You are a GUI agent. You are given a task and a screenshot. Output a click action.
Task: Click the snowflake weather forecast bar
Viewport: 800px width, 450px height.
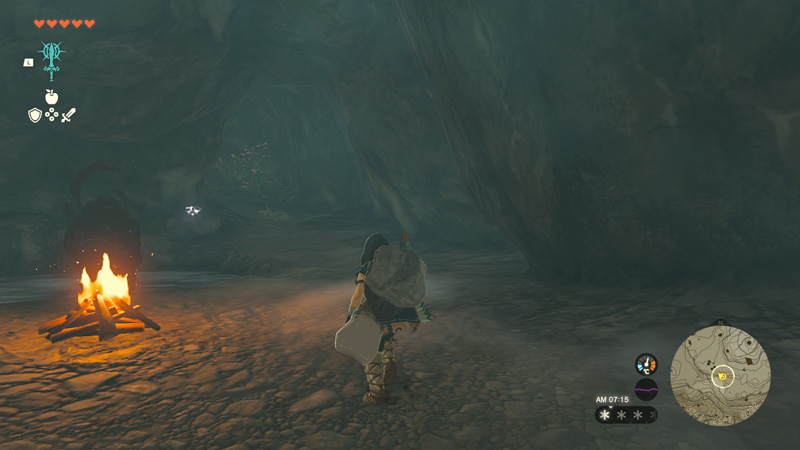tap(626, 414)
